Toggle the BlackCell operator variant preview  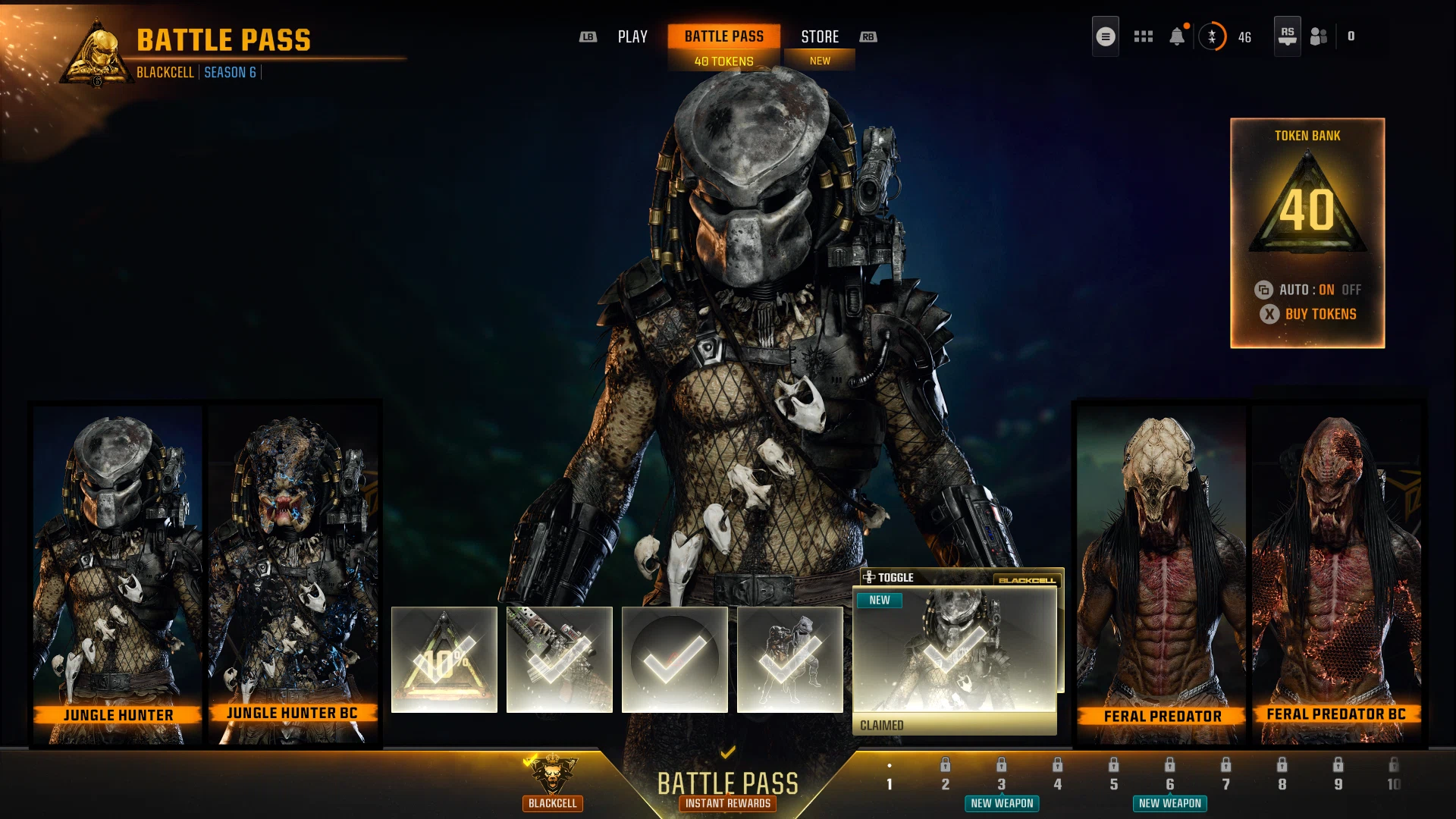pos(893,577)
